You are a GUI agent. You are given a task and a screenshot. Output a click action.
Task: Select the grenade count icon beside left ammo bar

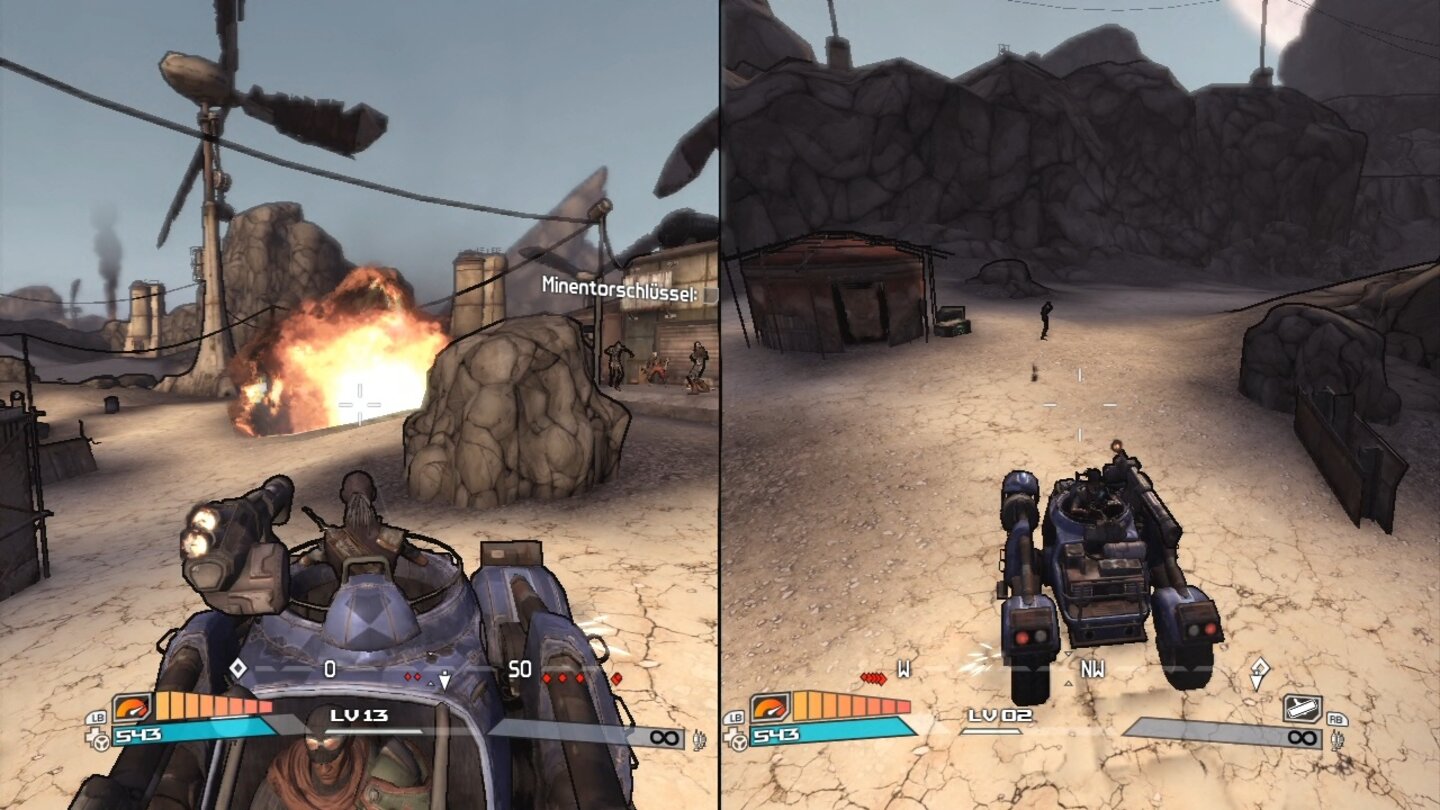(x=697, y=740)
